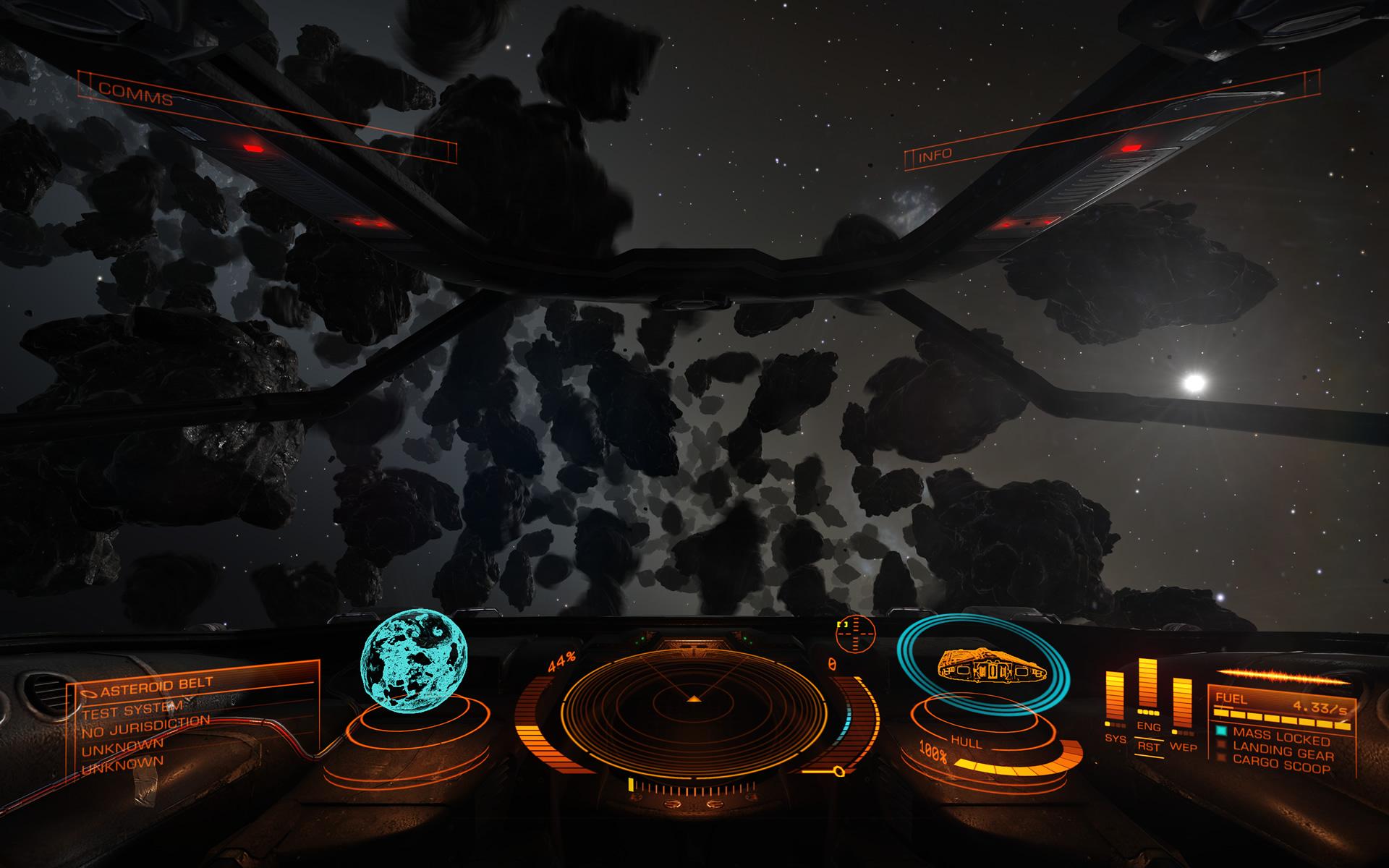Image resolution: width=1389 pixels, height=868 pixels.
Task: Select the SYS power distributor column
Action: (1115, 705)
